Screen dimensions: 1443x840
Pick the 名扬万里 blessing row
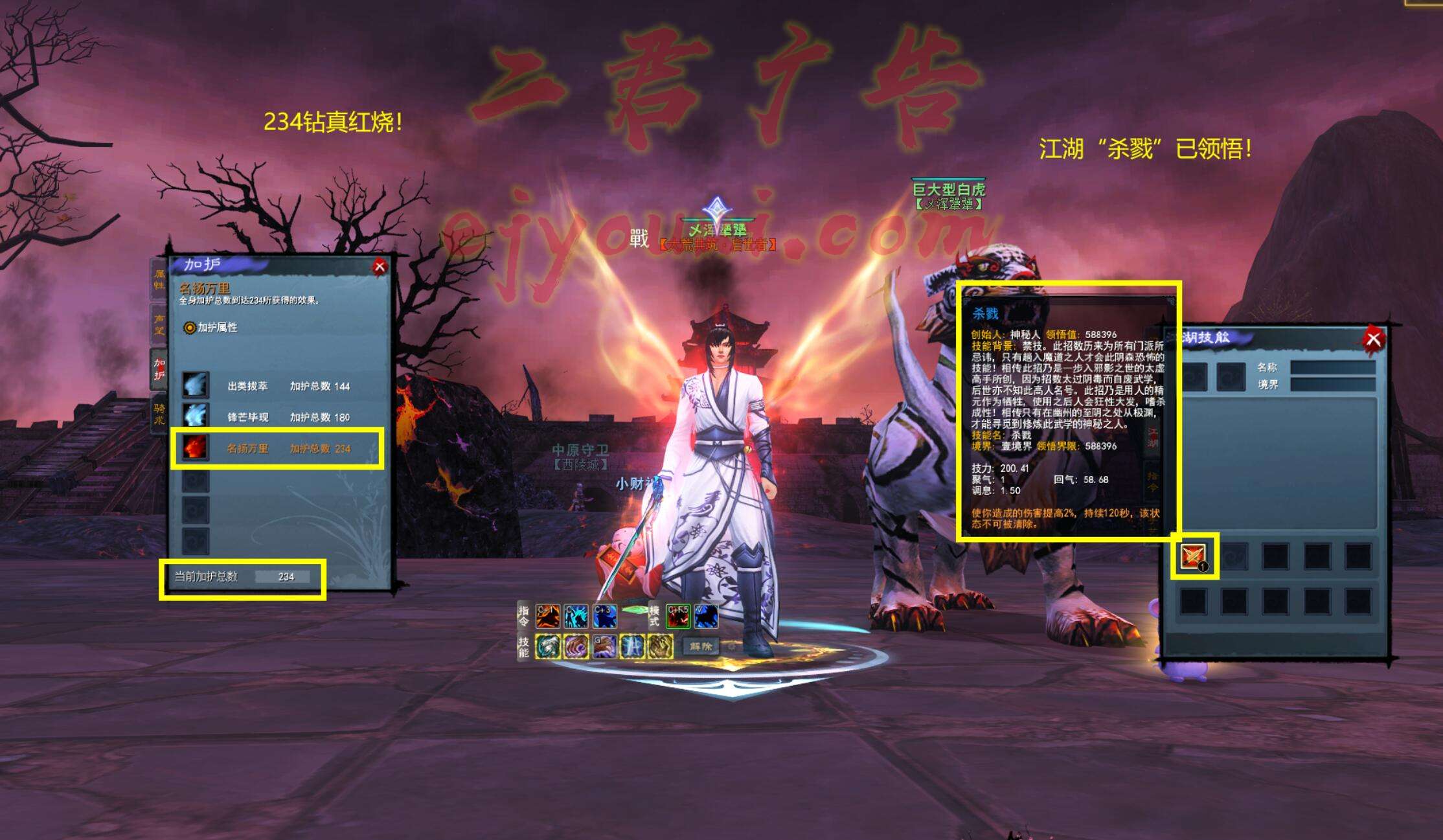[278, 448]
